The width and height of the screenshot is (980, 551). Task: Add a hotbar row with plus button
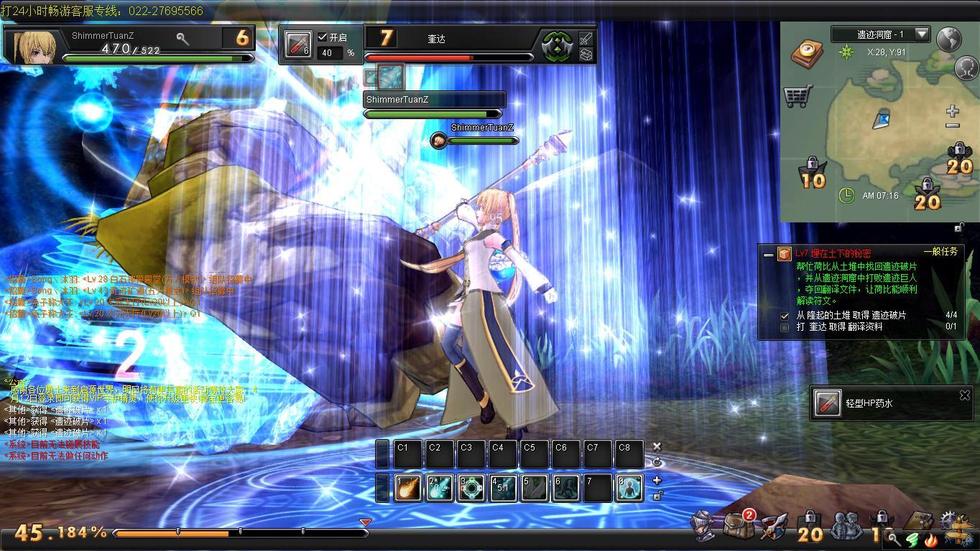pos(657,481)
